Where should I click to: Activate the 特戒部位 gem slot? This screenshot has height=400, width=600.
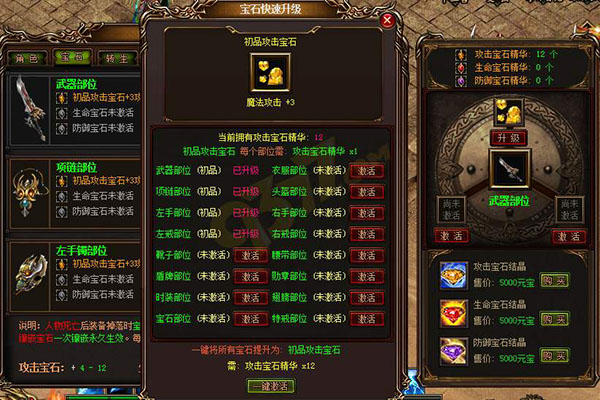[366, 319]
